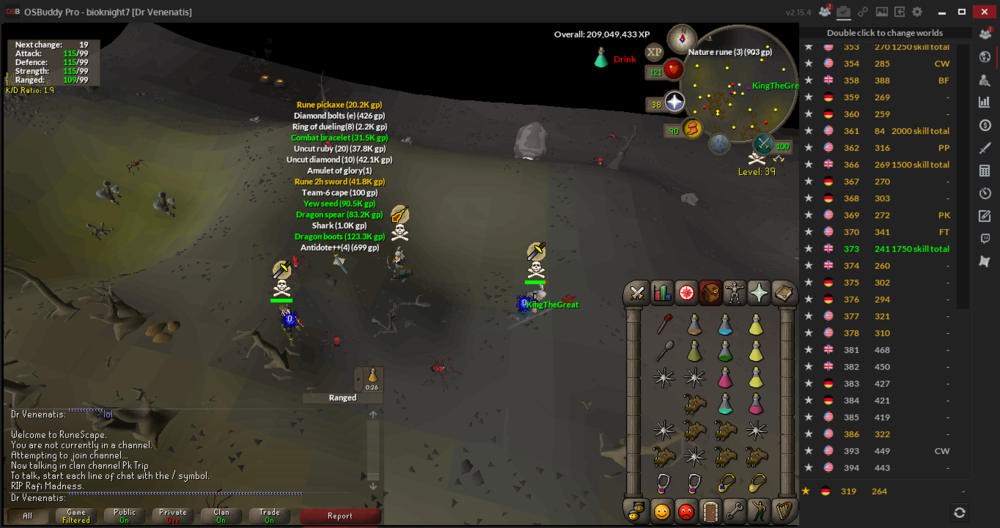The width and height of the screenshot is (1000, 528).
Task: Open the Music player harp tab
Action: (784, 511)
